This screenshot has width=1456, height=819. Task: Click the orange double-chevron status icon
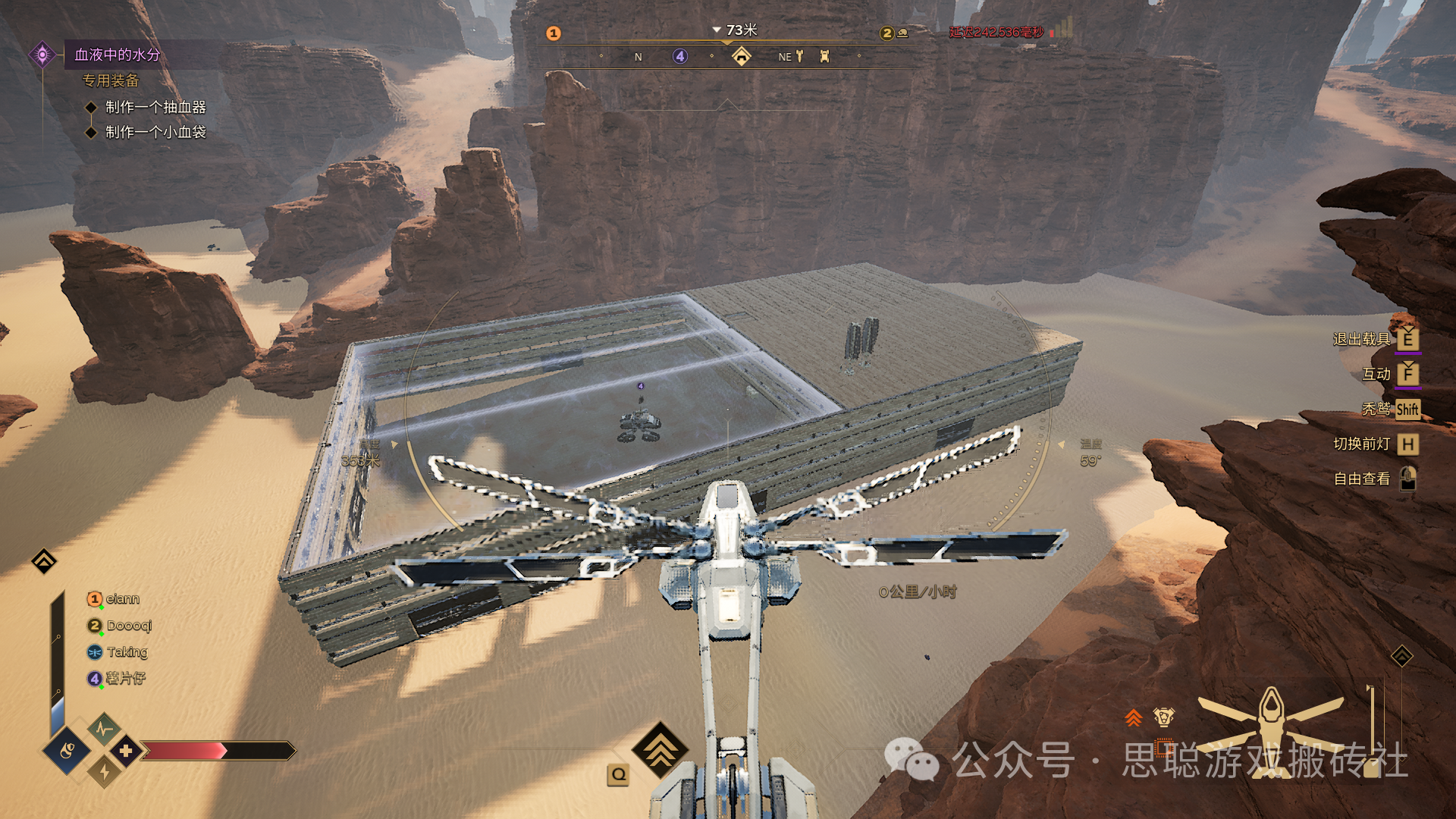tap(1133, 717)
